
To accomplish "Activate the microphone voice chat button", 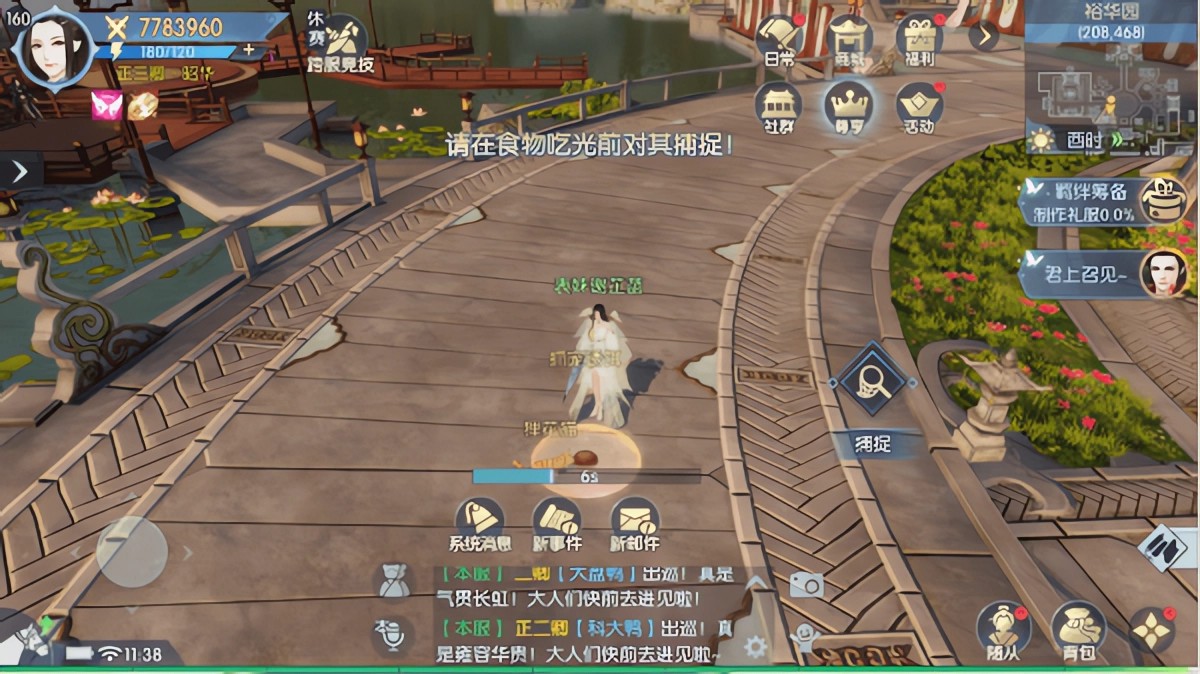I will (x=393, y=634).
